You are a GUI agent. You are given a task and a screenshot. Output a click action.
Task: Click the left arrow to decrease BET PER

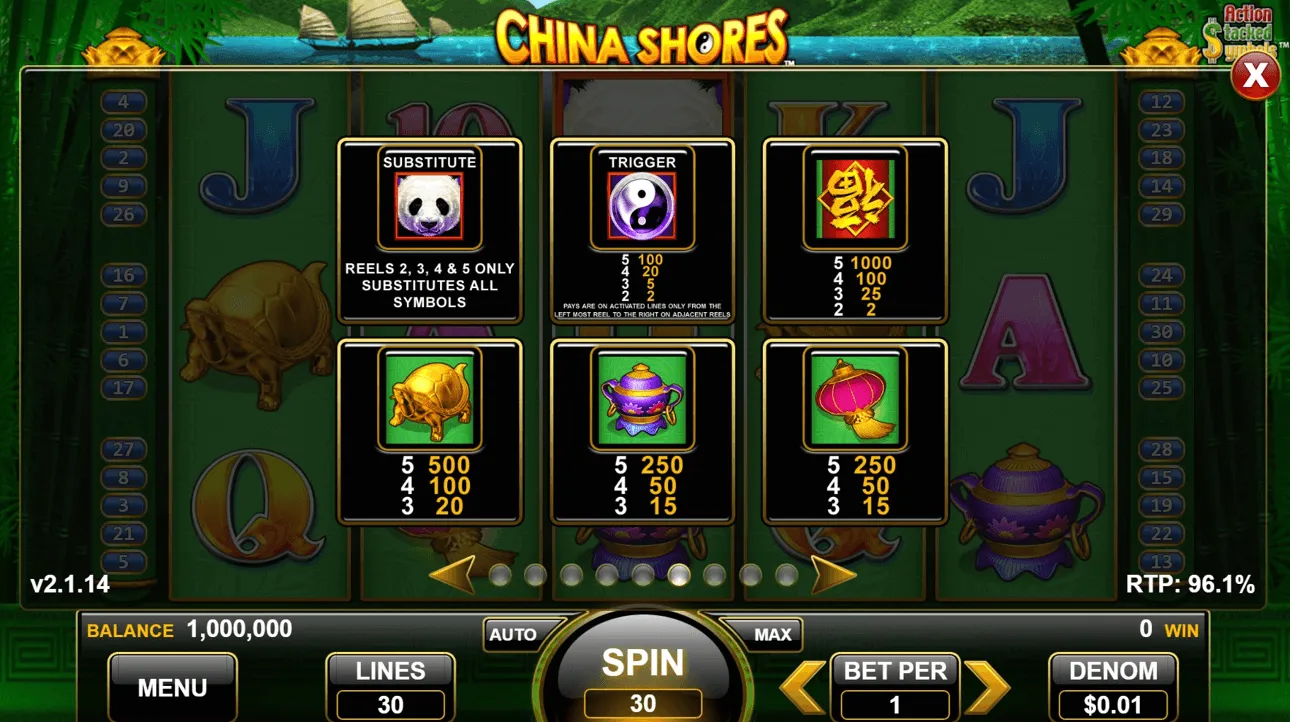[801, 686]
